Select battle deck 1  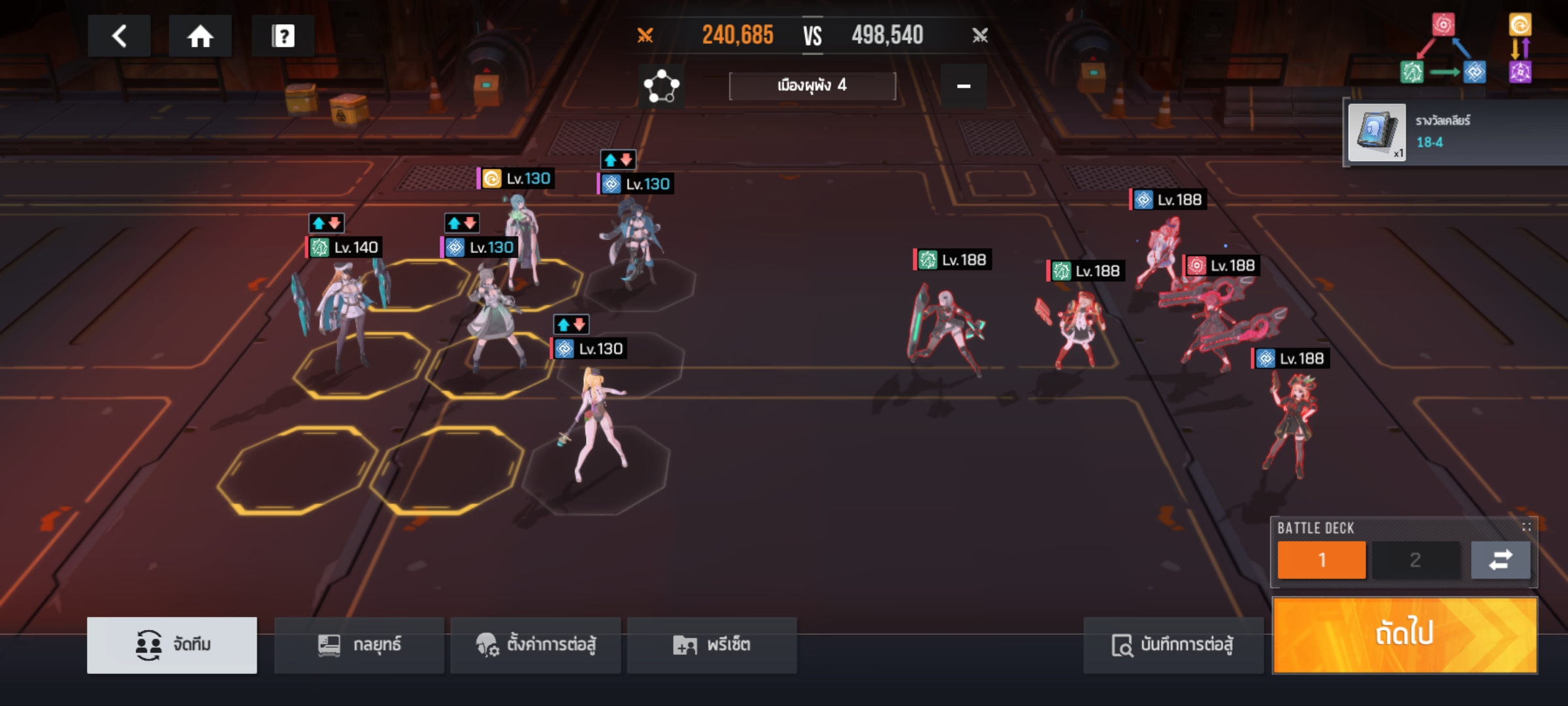(1321, 560)
